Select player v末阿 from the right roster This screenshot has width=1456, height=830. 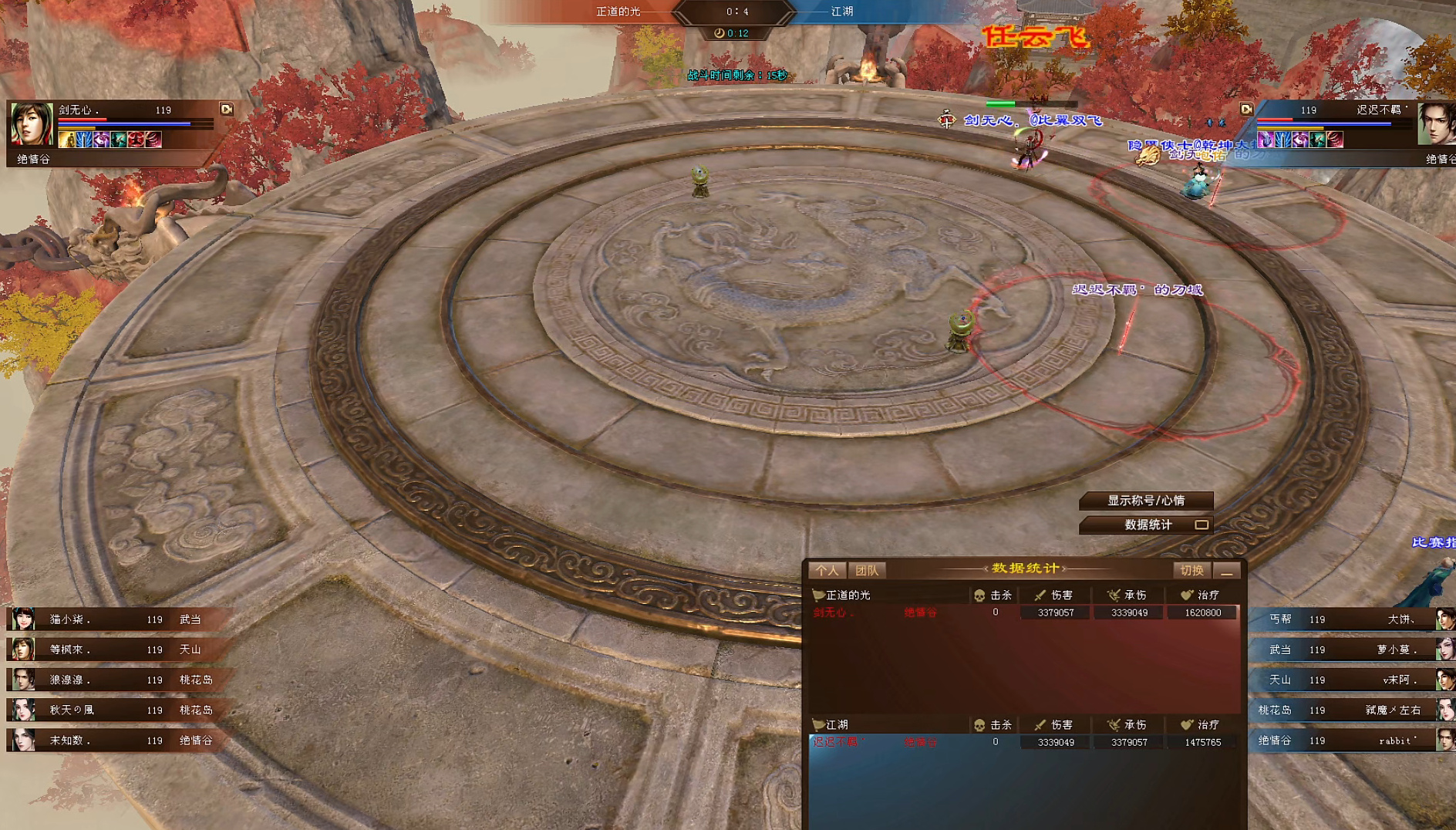tap(1350, 680)
